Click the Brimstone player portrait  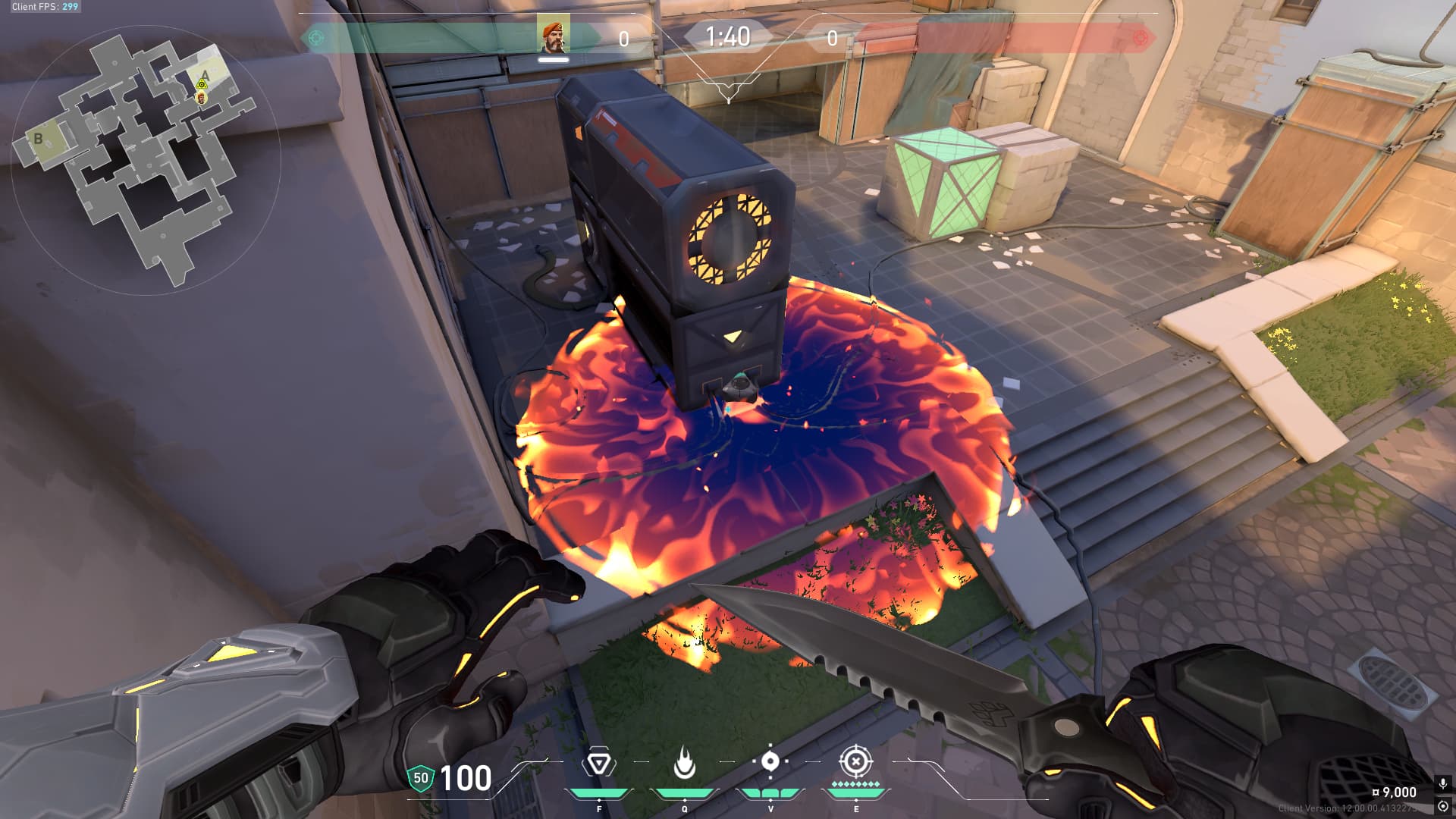[553, 34]
